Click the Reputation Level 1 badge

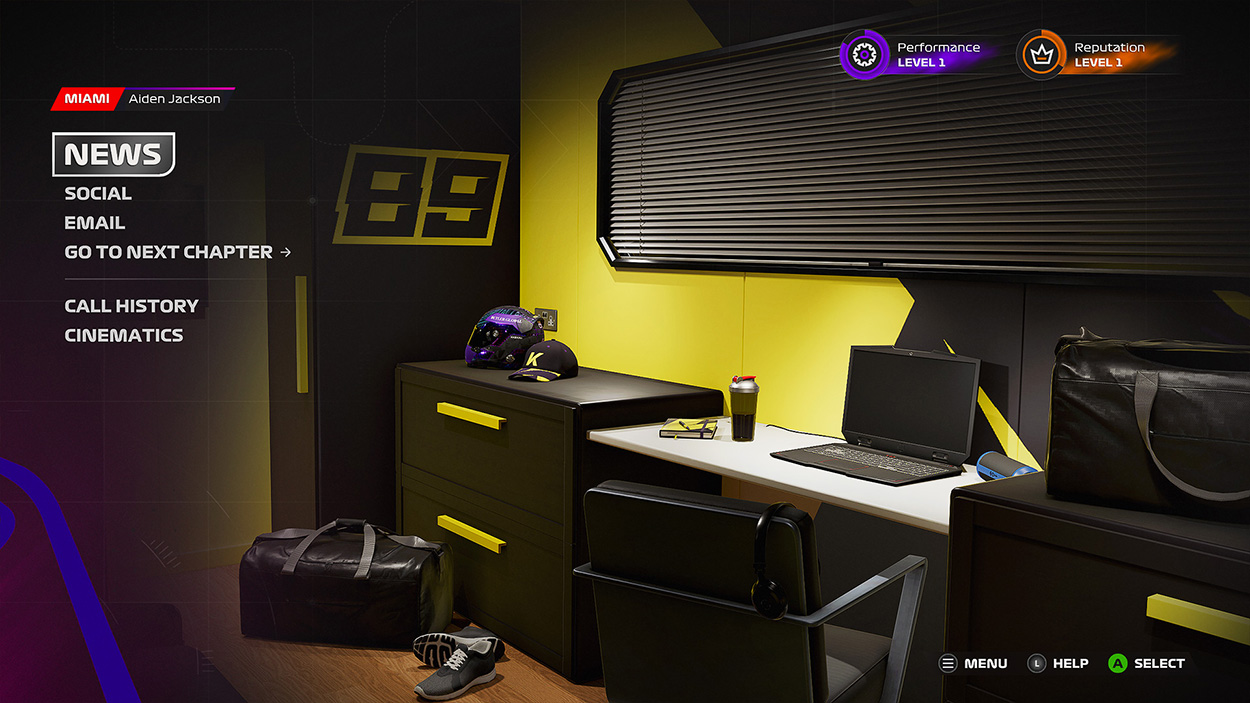pos(1092,55)
